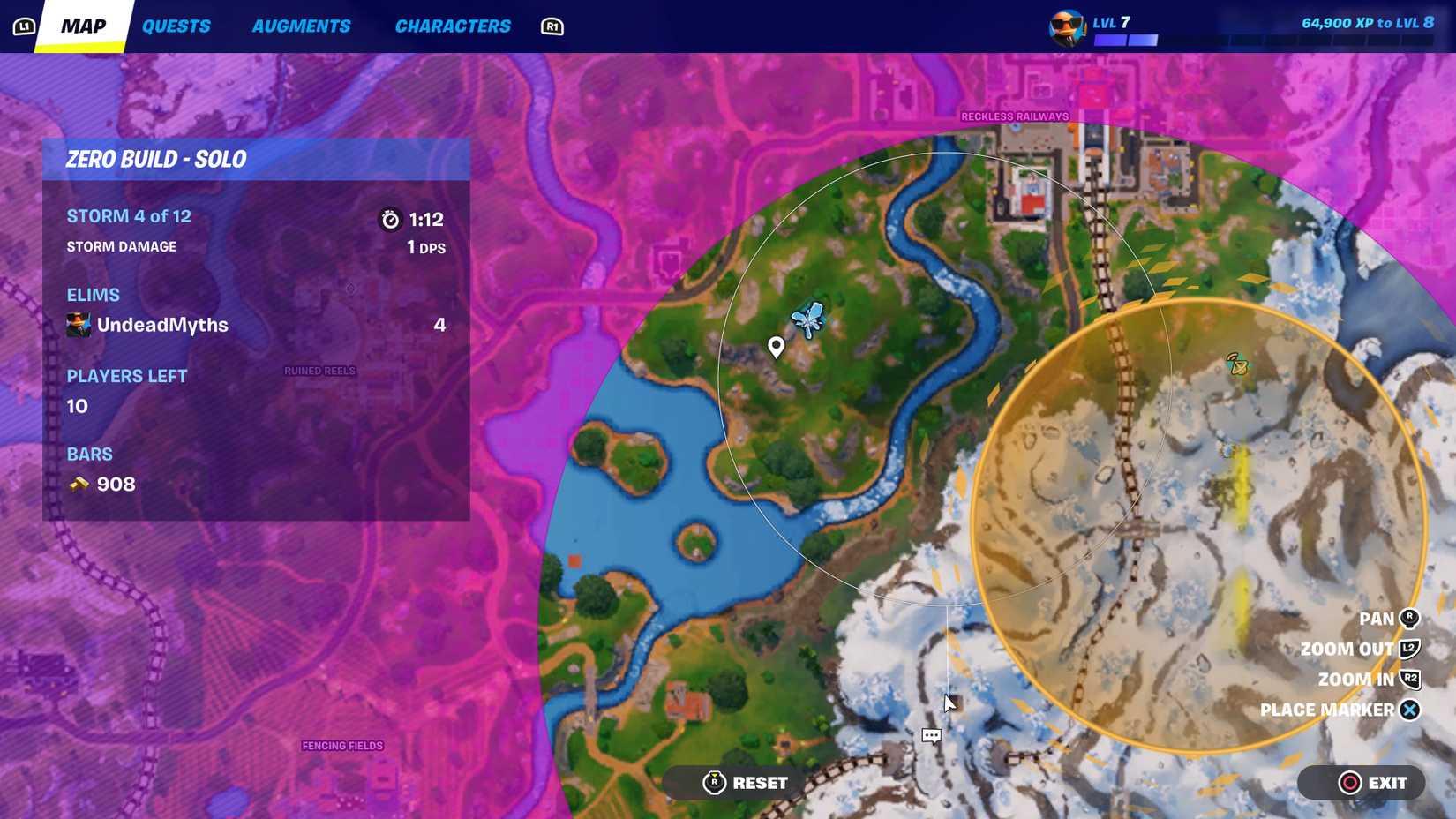Viewport: 1456px width, 819px height.
Task: Select the gold bars icon under BARS
Action: 78,484
